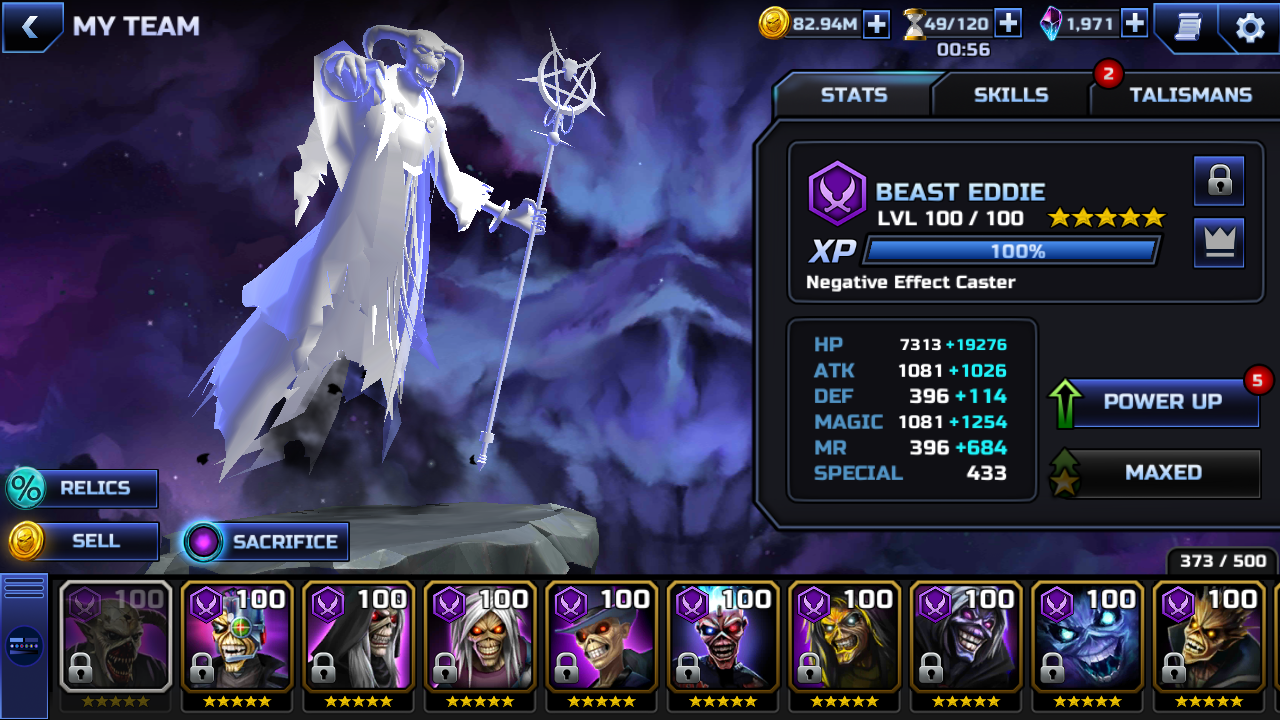Open the Relics menu

pos(84,488)
